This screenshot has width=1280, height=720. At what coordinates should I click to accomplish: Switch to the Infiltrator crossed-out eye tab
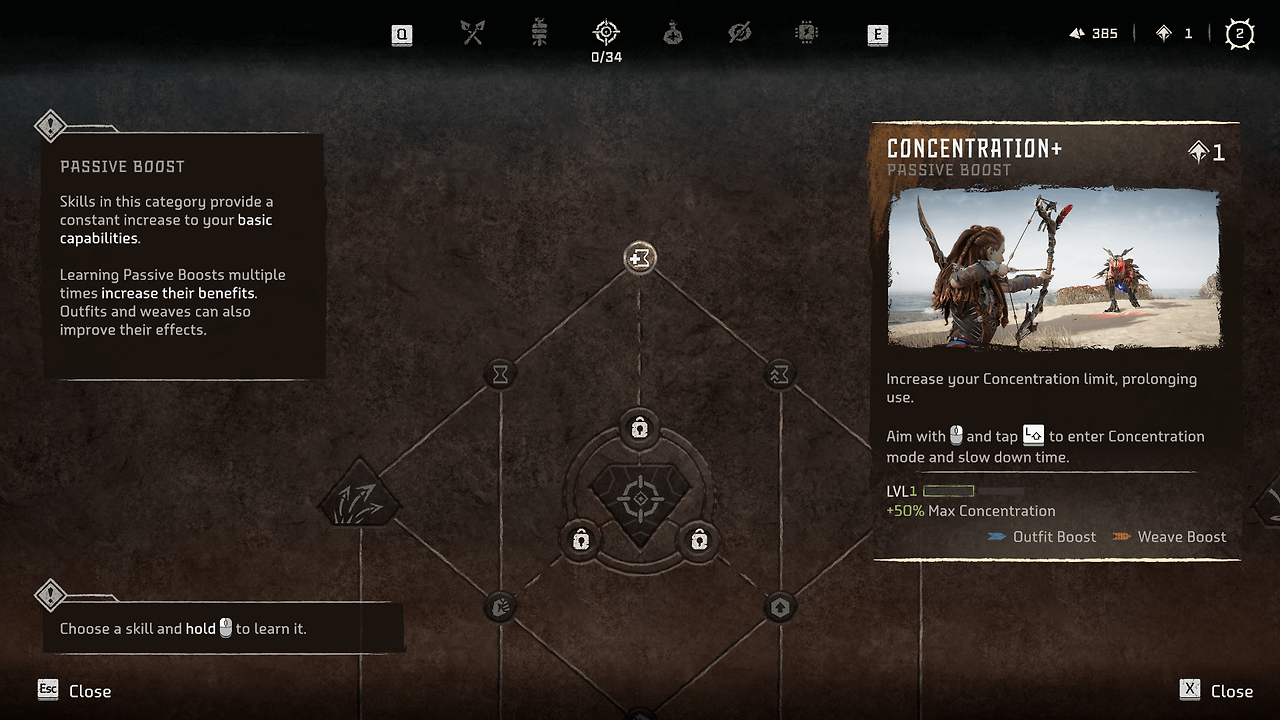click(740, 34)
